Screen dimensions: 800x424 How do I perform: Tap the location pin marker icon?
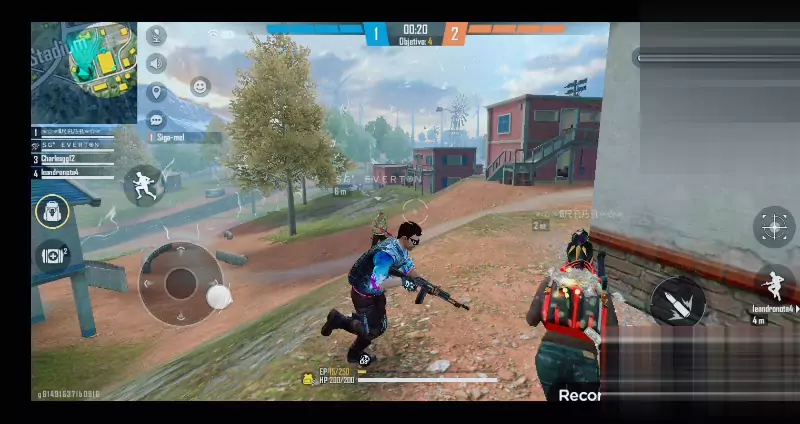tap(155, 93)
